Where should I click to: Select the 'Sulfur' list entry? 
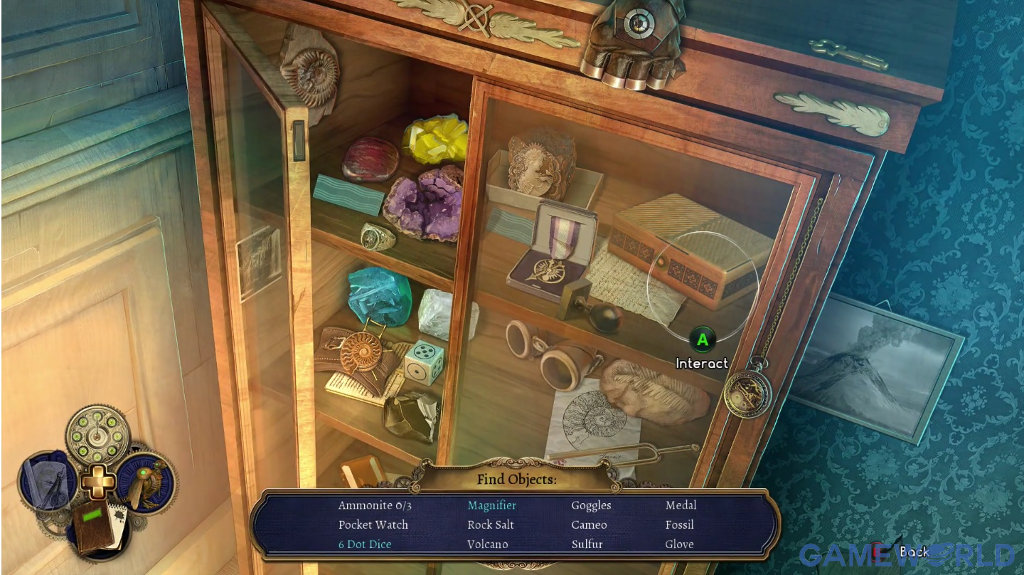point(589,544)
